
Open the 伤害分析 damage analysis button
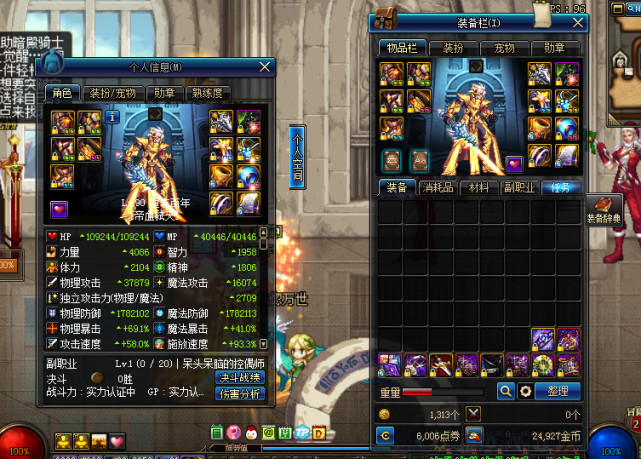(x=240, y=394)
